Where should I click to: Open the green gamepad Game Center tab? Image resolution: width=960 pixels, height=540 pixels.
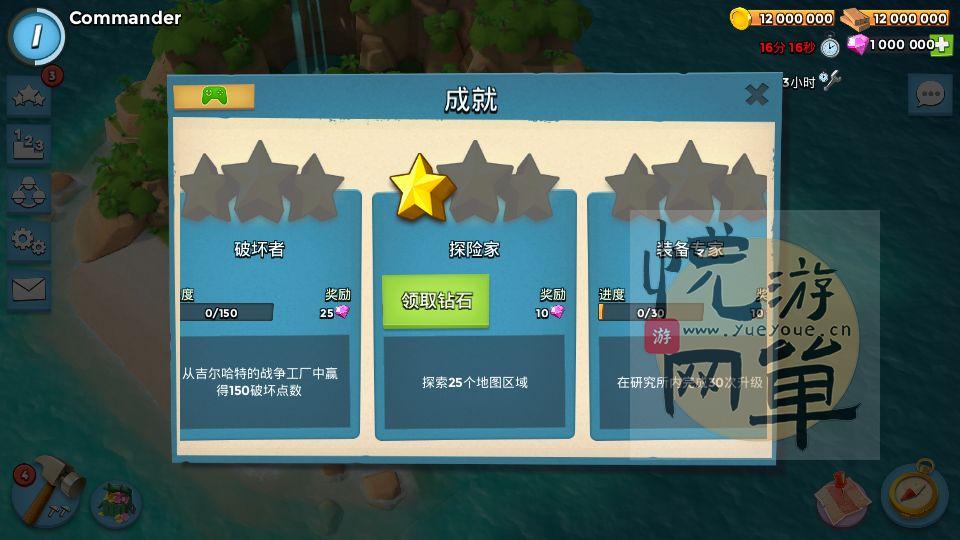(214, 96)
